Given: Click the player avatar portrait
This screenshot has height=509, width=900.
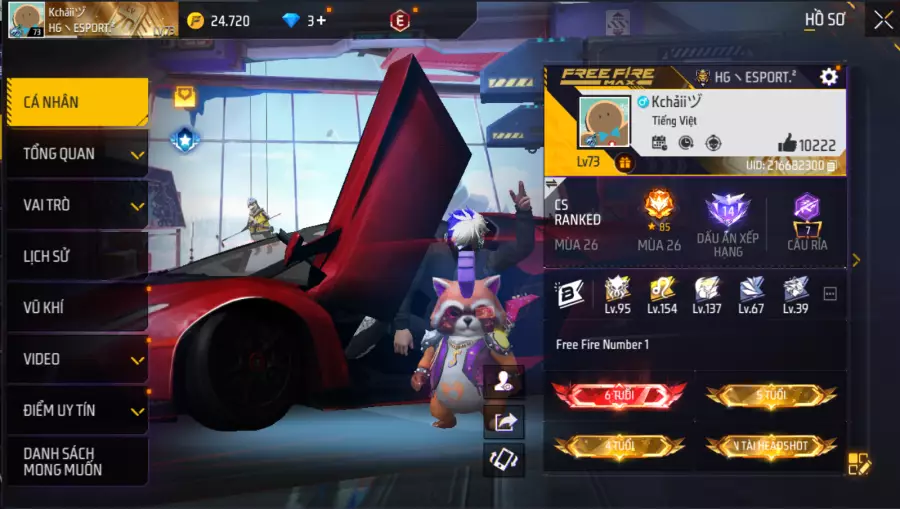Looking at the screenshot, I should (x=602, y=123).
